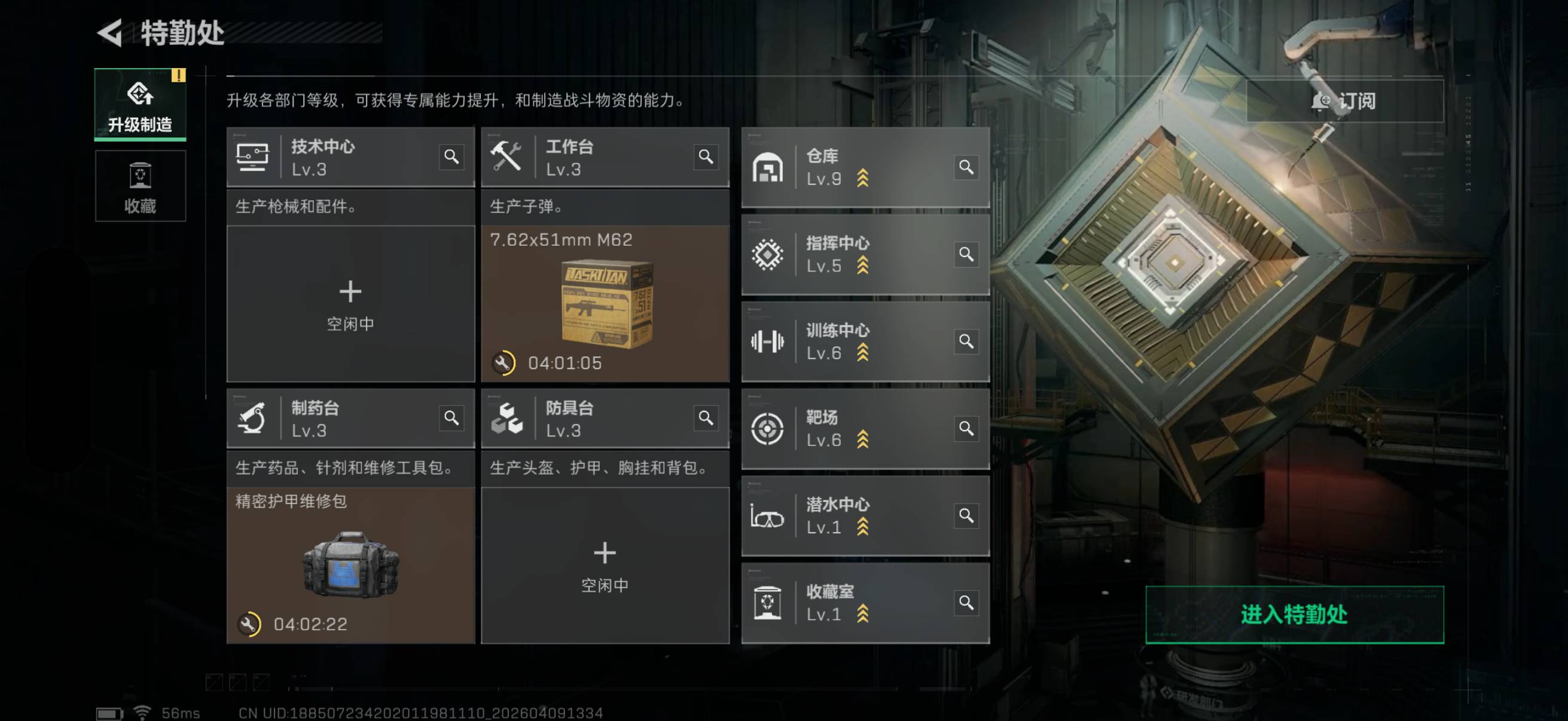Open the 工作台 magnifier details
The image size is (1568, 721).
pyautogui.click(x=706, y=157)
